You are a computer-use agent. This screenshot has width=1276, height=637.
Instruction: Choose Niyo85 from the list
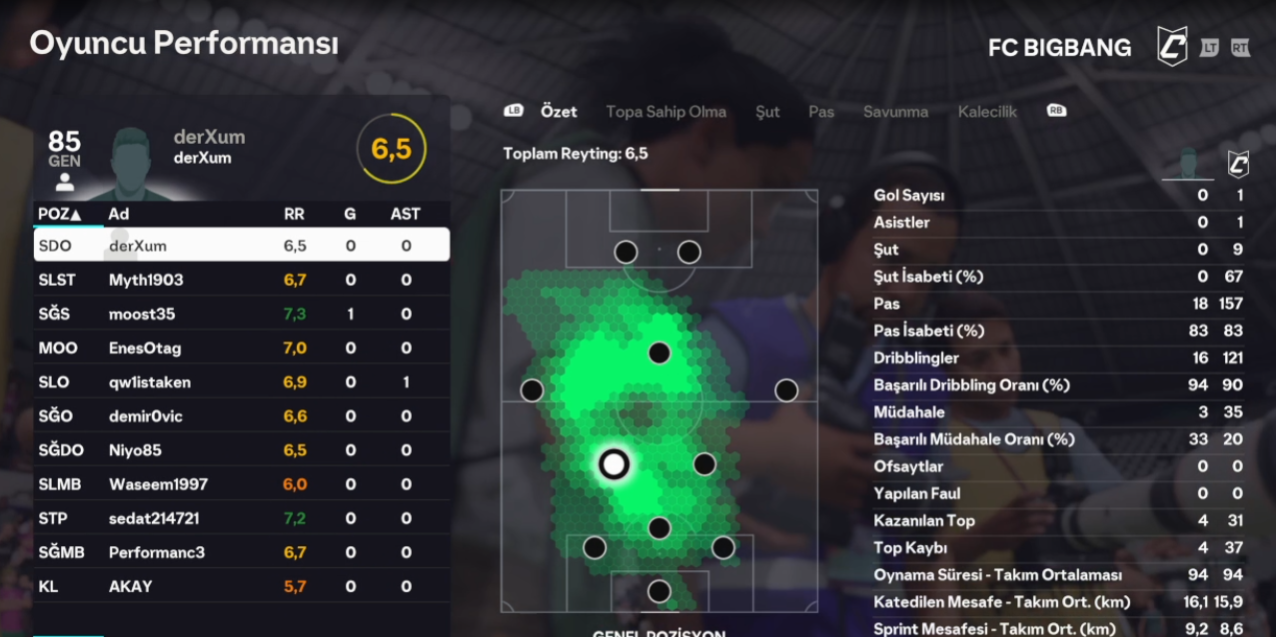pos(240,450)
